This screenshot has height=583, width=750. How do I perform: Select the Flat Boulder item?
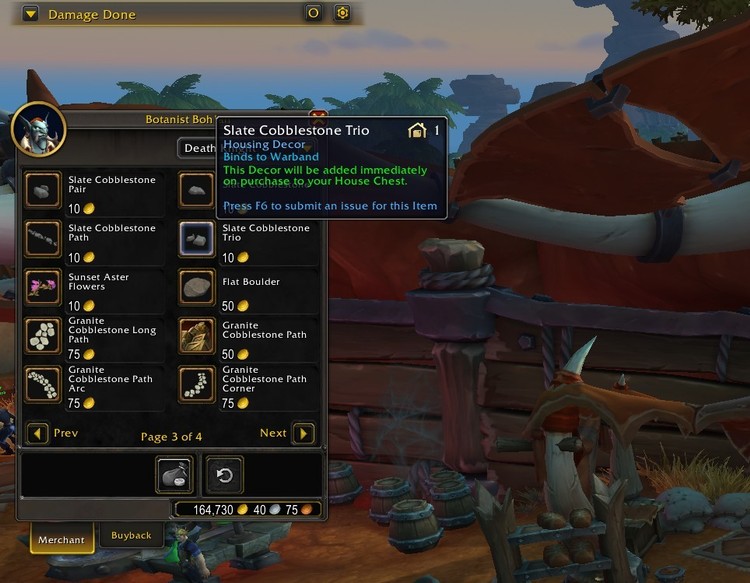pos(197,287)
